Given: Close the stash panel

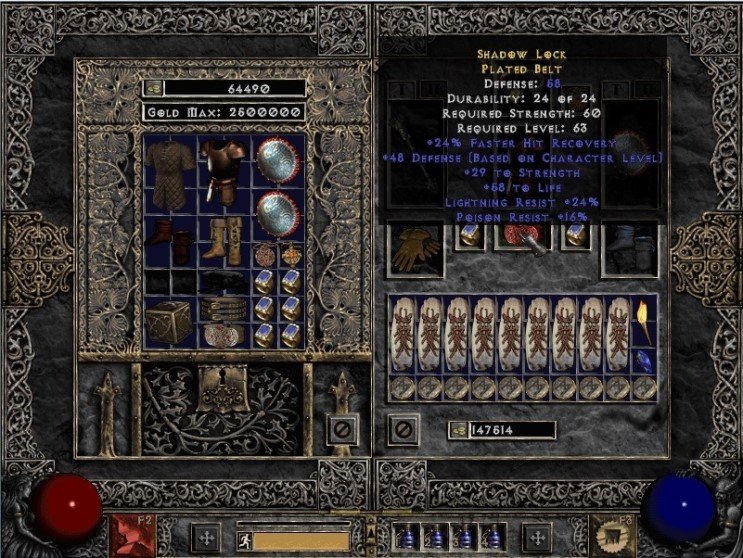Looking at the screenshot, I should (342, 430).
